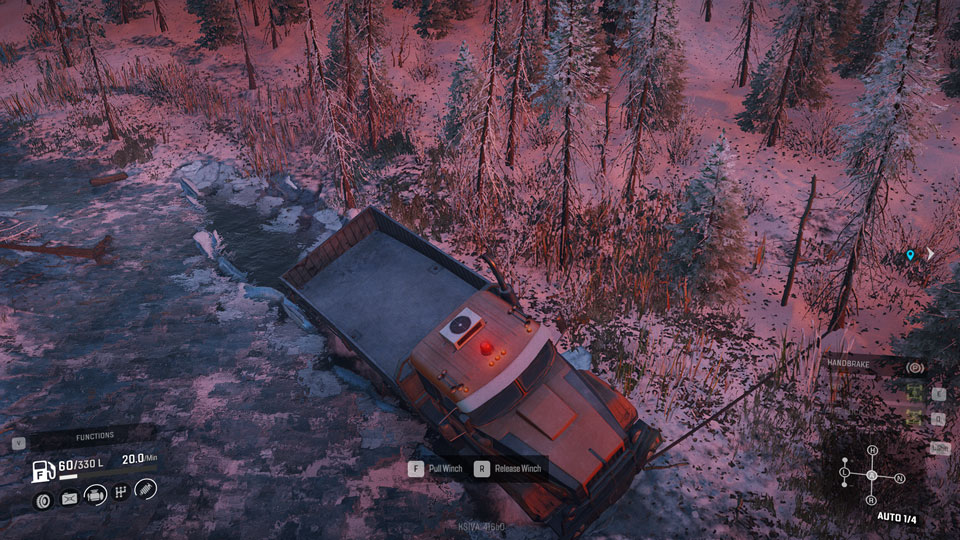Screen dimensions: 960x540
Task: Click the fuel tank status icon
Action: pyautogui.click(x=43, y=467)
